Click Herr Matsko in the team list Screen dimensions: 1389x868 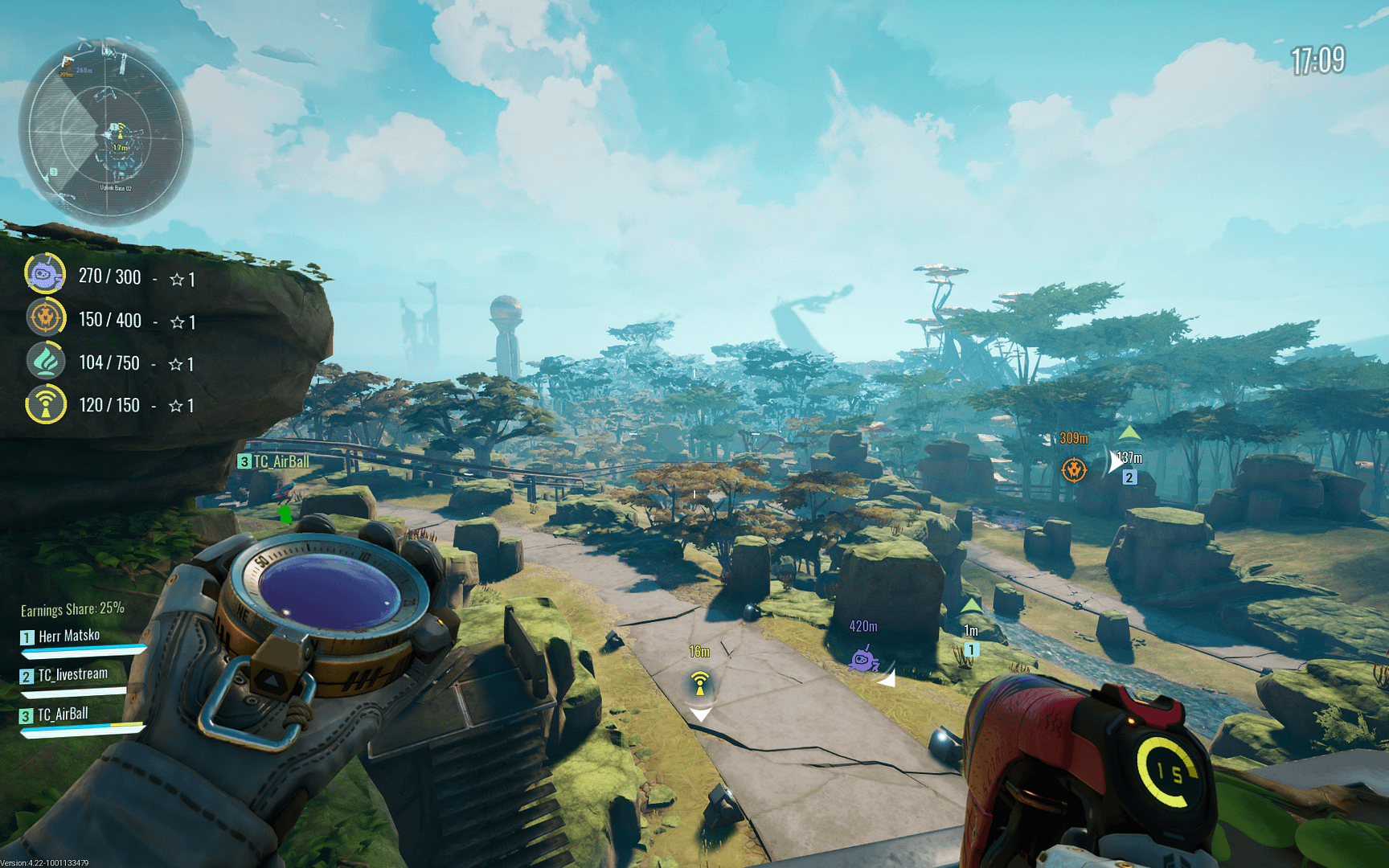tap(69, 637)
